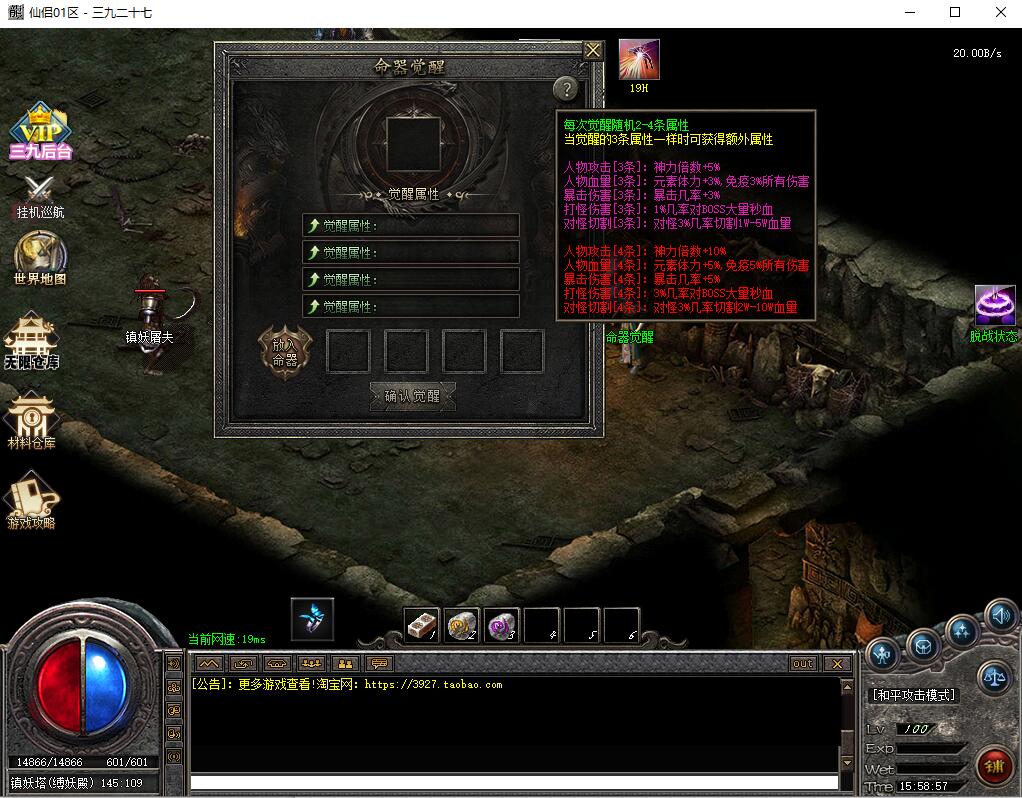Maximize the game window

tap(955, 12)
